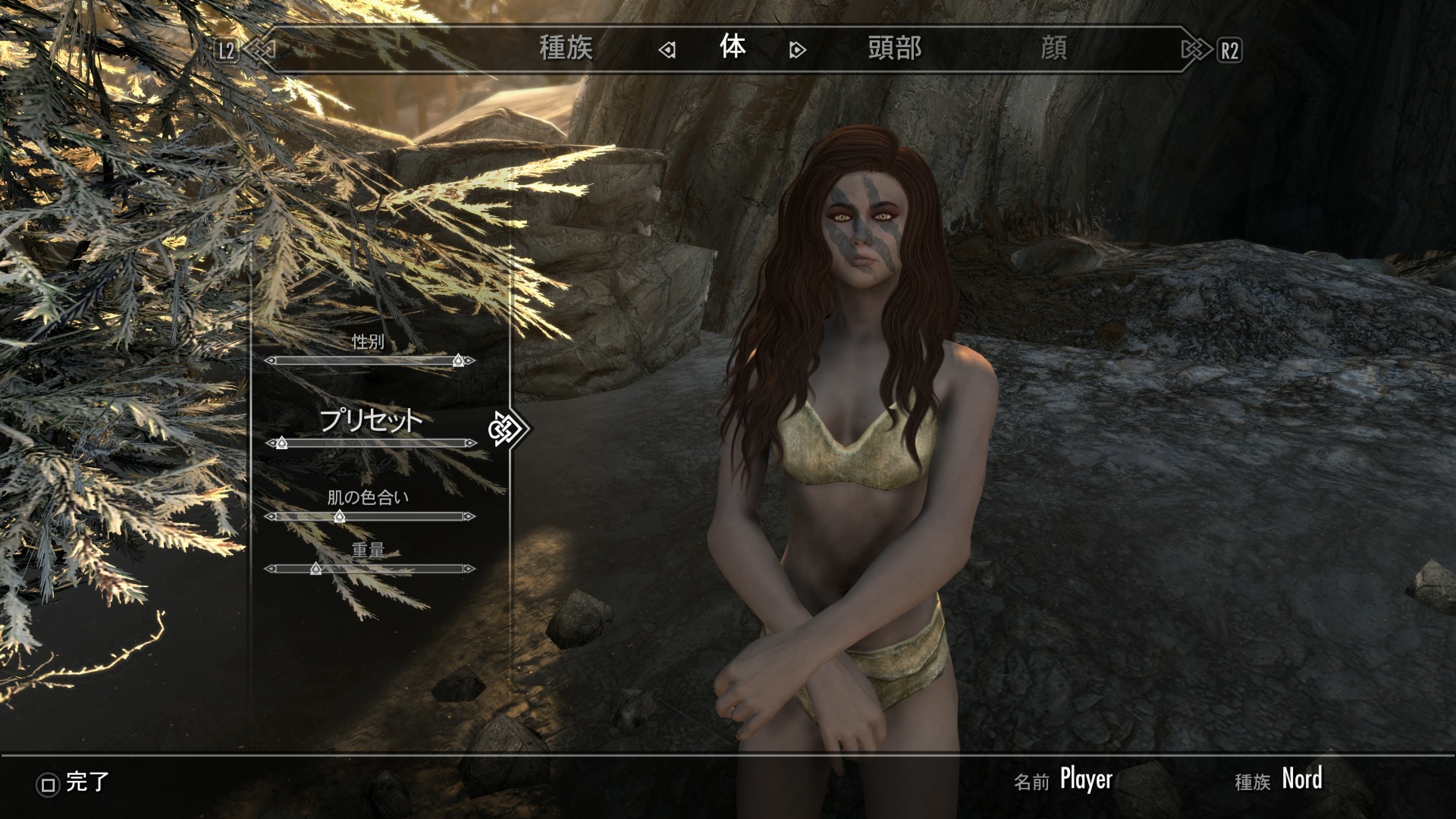
Task: Click the プリセット slider track
Action: 370,443
